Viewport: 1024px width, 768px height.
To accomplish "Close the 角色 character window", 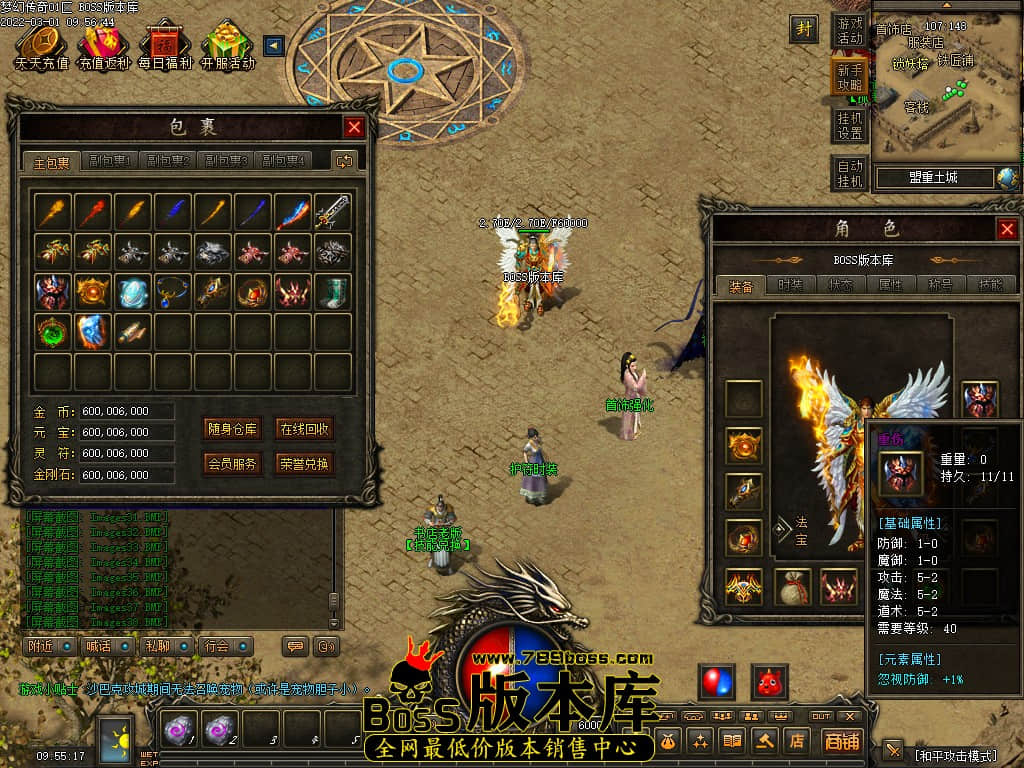I will (x=1006, y=229).
